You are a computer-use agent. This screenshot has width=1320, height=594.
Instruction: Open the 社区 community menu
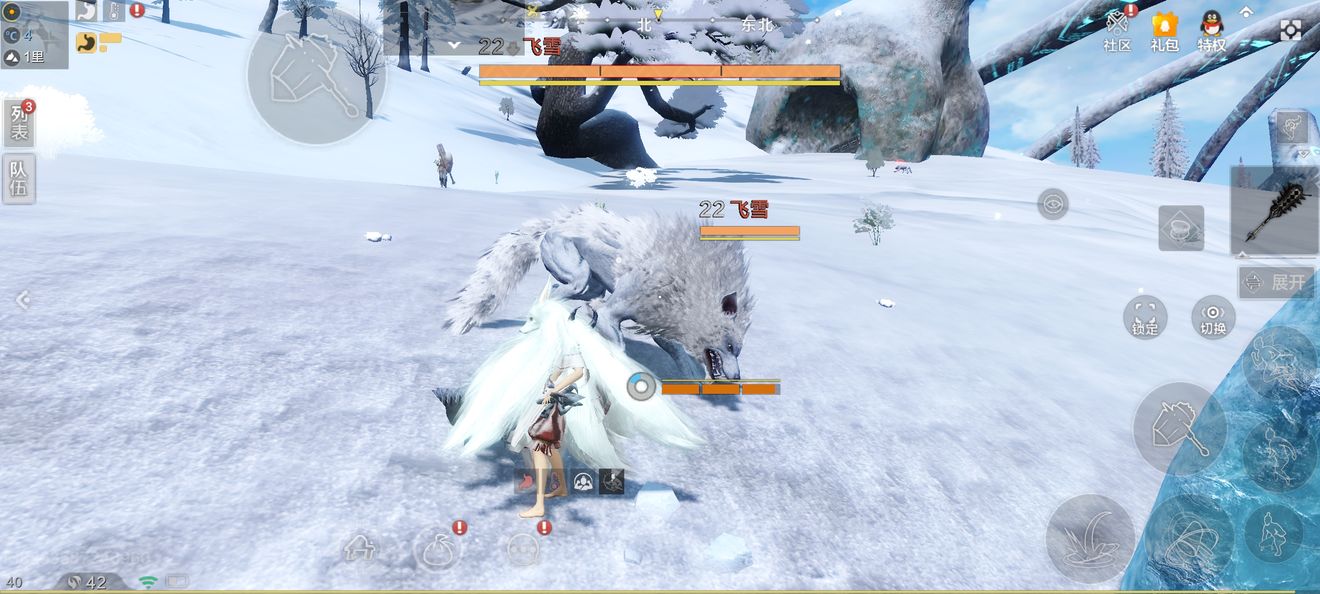tap(1117, 30)
